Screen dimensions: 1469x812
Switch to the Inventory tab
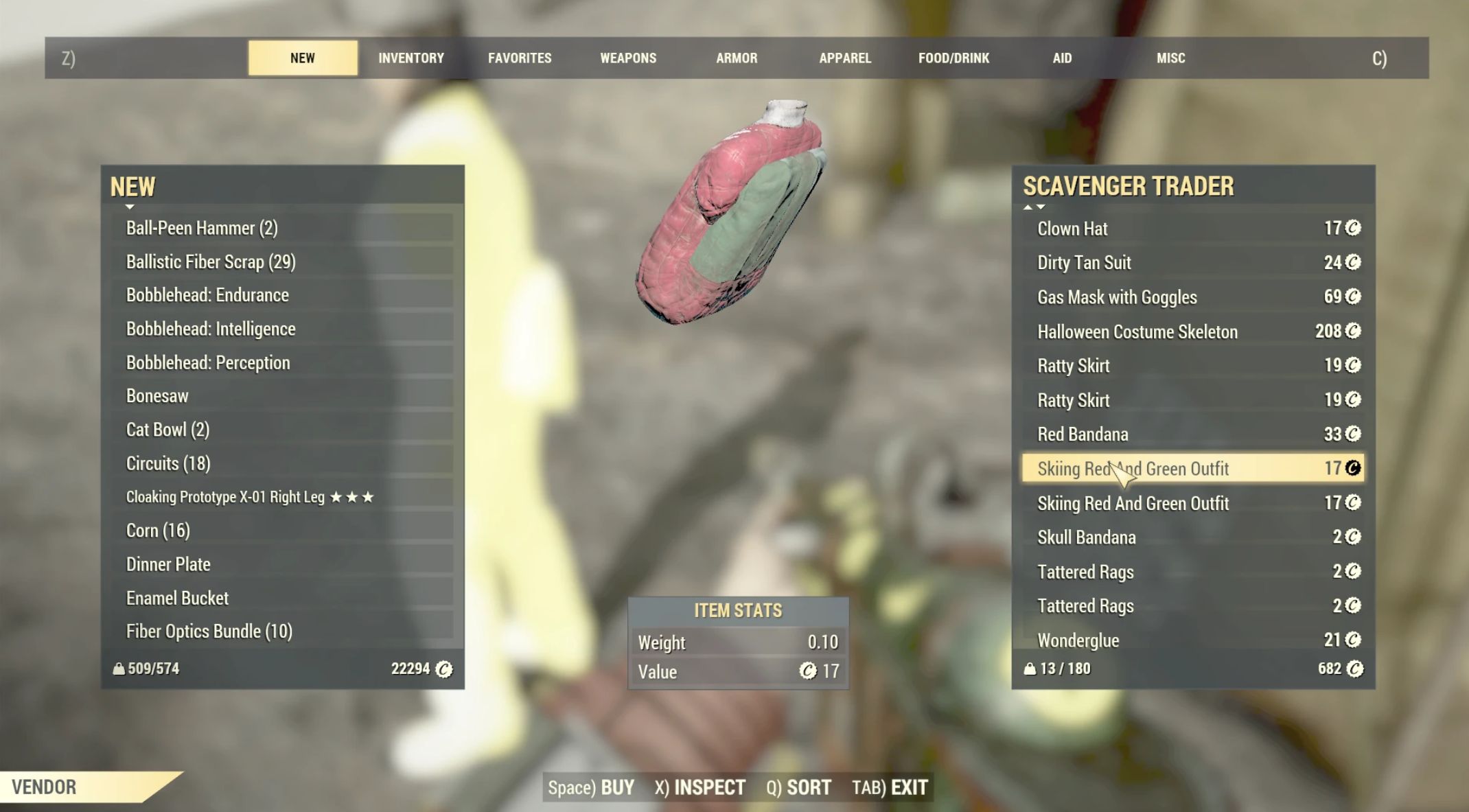point(410,58)
